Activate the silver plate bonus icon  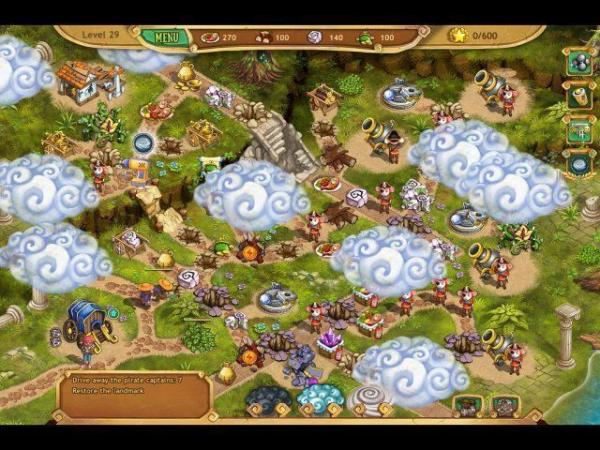[x=579, y=163]
